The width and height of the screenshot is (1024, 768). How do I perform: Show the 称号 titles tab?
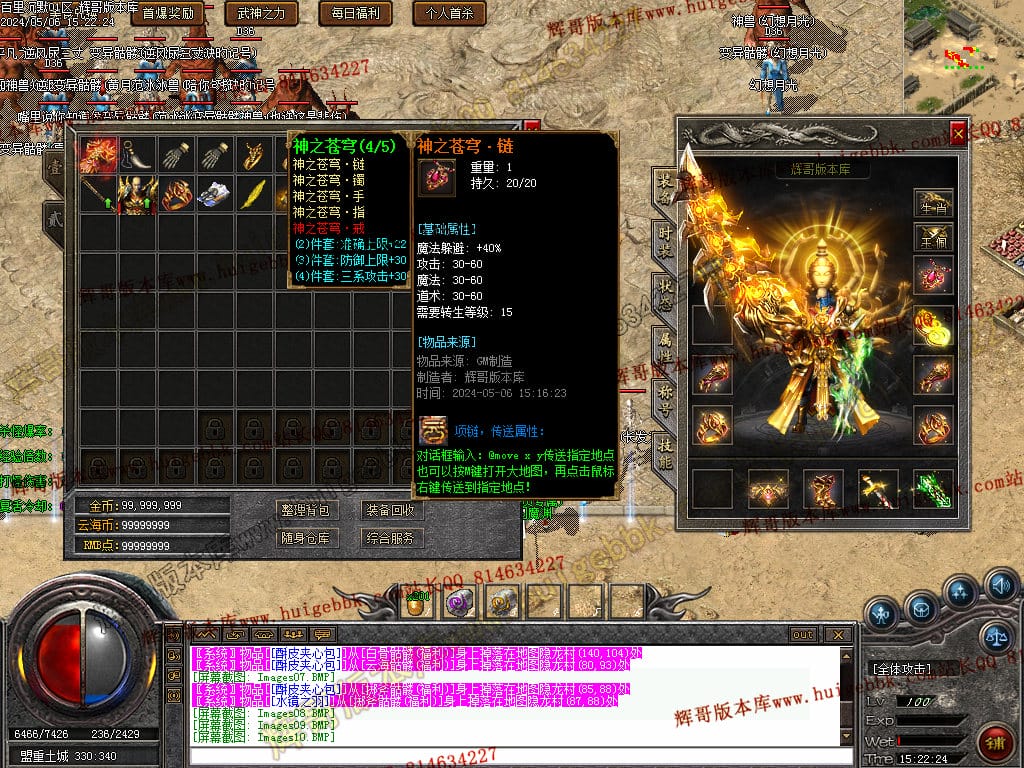pos(665,400)
